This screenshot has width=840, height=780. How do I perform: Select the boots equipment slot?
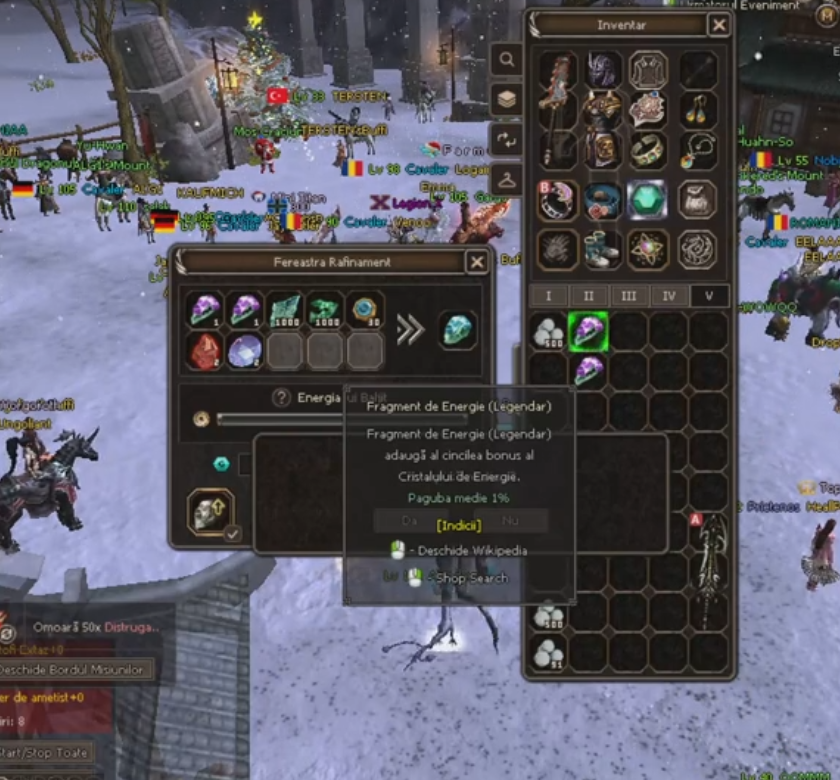click(x=602, y=249)
